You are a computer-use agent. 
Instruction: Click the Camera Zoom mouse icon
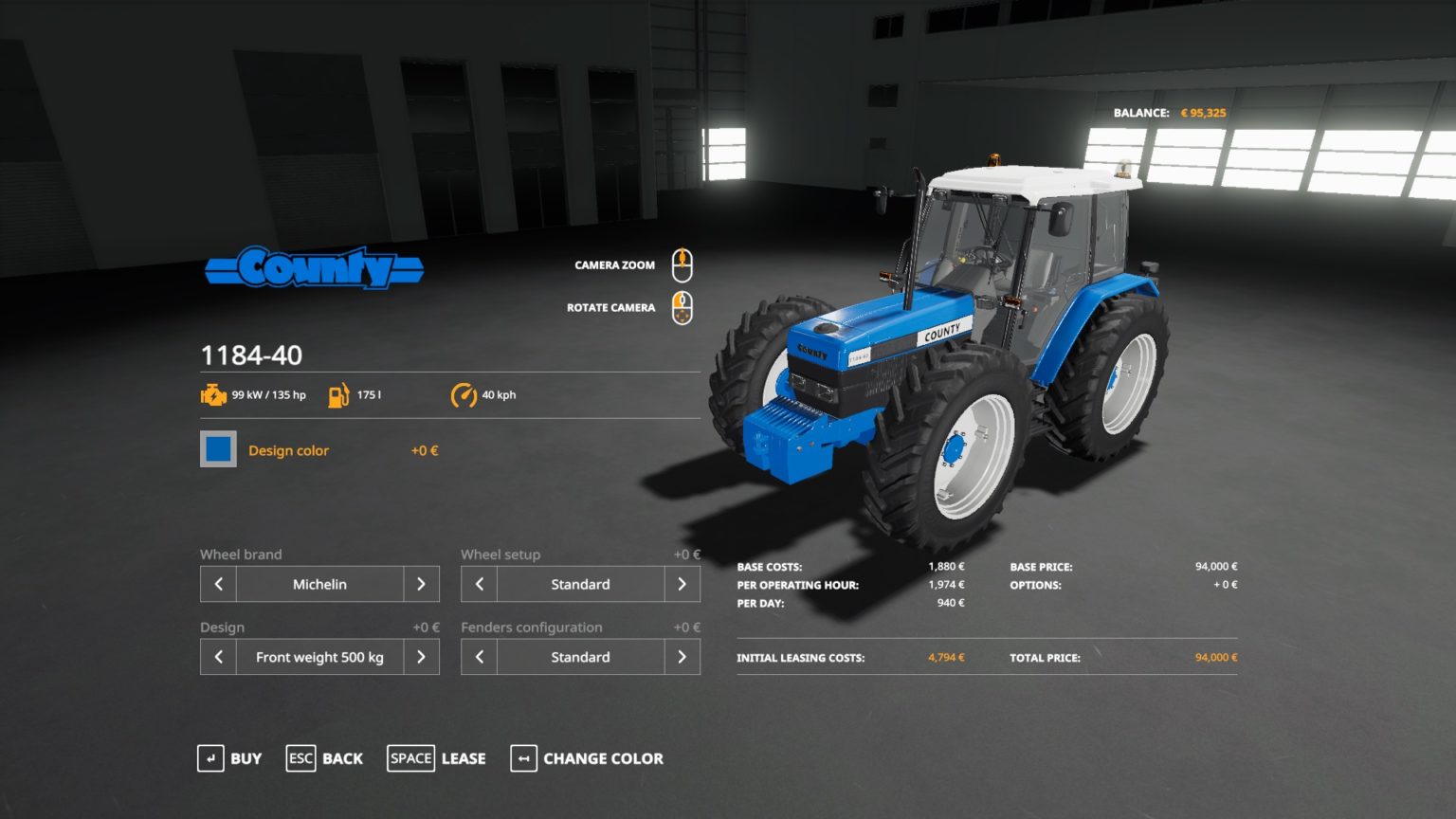click(x=682, y=264)
